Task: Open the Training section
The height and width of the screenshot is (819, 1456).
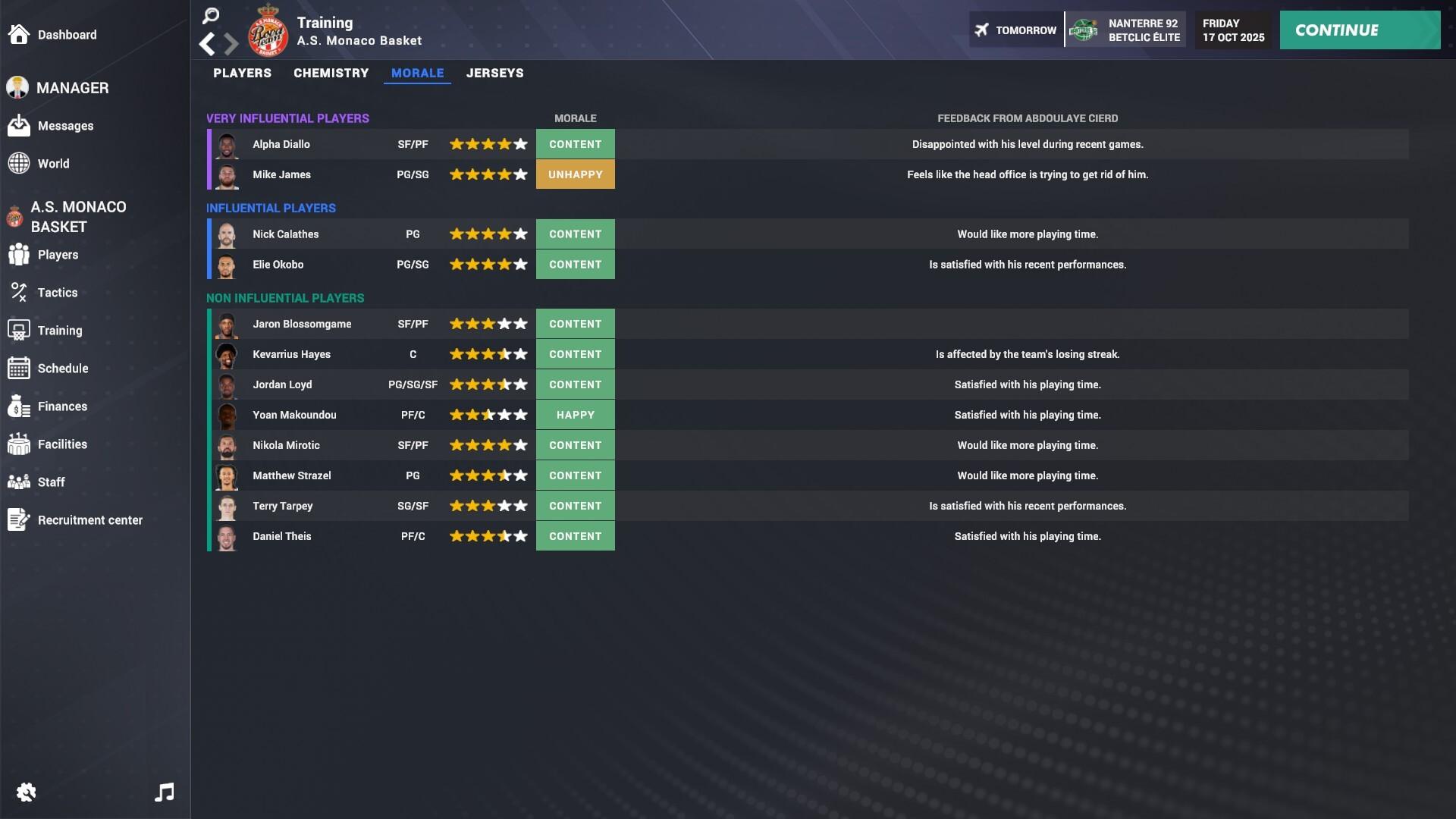Action: [x=60, y=330]
